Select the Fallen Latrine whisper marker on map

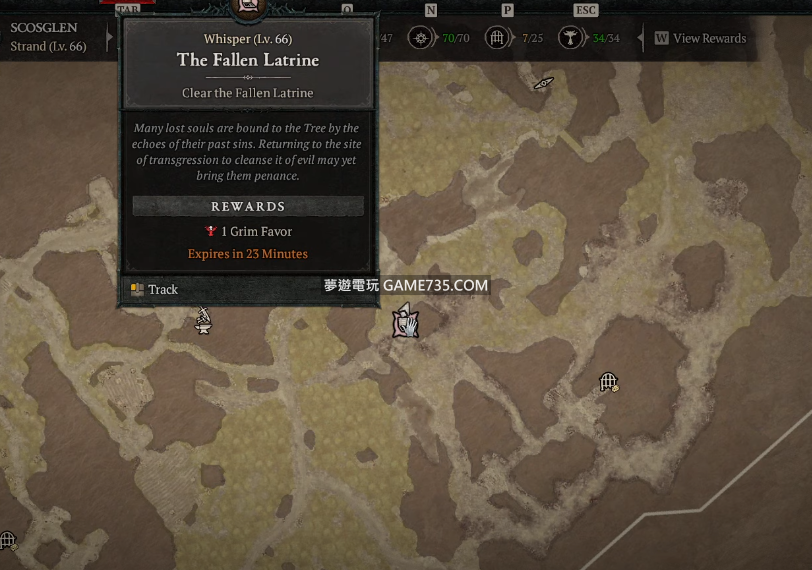[x=404, y=322]
